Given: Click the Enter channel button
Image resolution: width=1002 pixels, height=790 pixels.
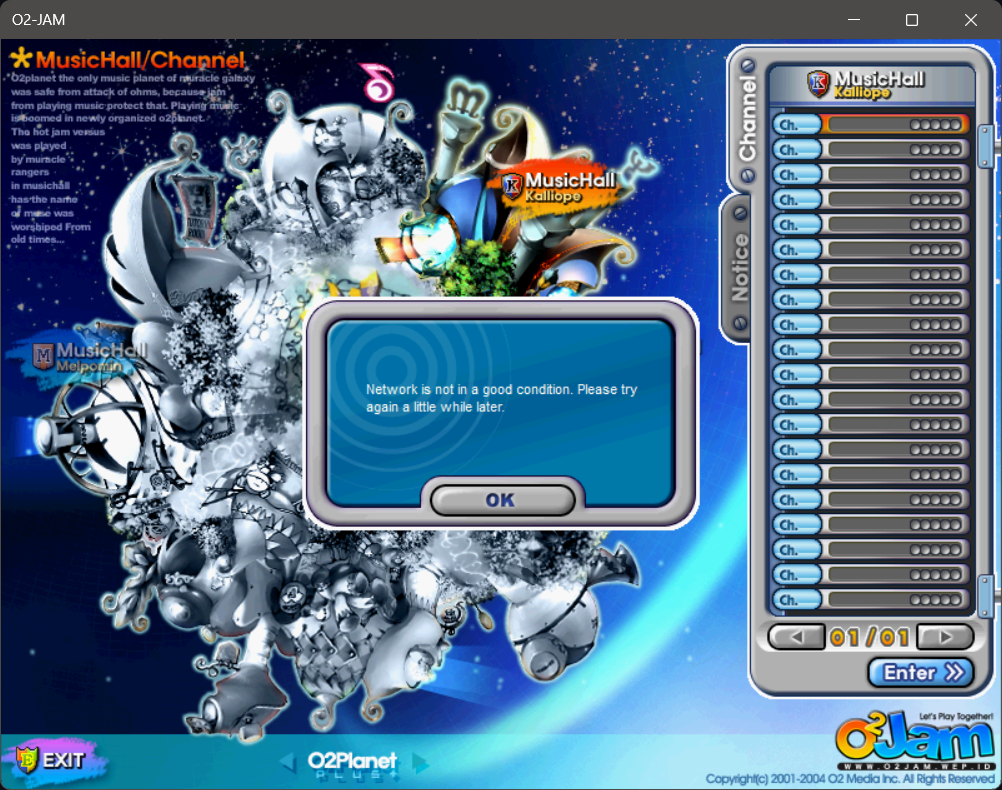Looking at the screenshot, I should click(921, 673).
